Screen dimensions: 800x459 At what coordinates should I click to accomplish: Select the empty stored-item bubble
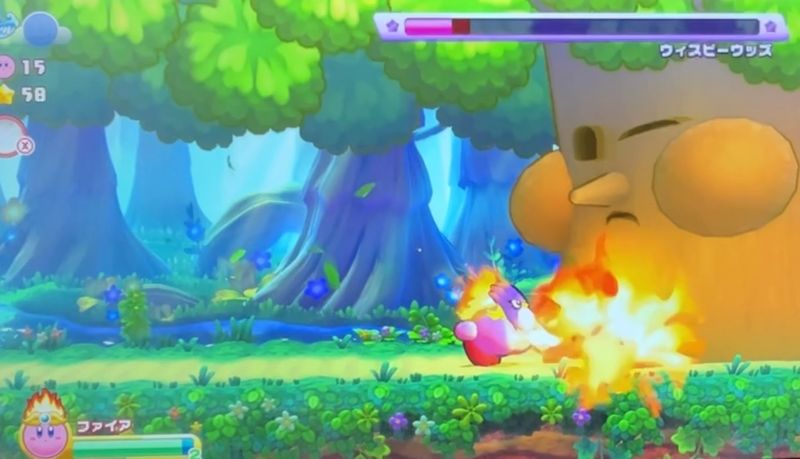(10, 137)
